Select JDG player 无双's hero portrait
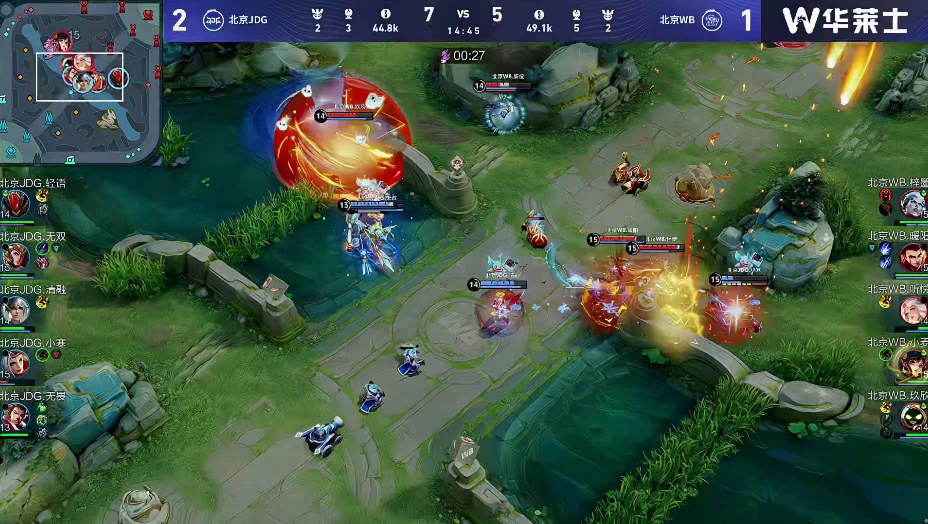 click(14, 257)
